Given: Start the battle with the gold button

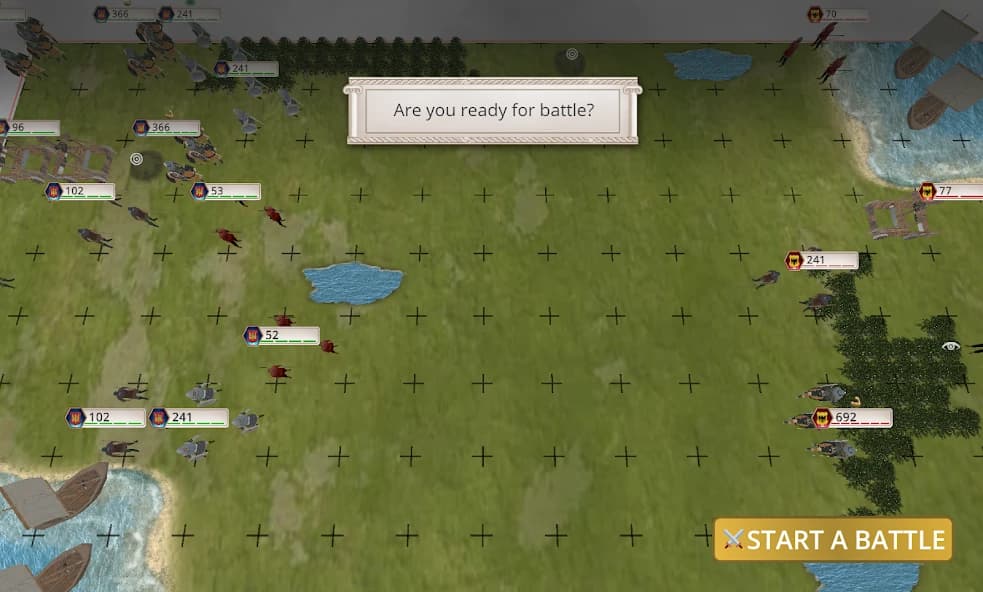Looking at the screenshot, I should tap(833, 540).
